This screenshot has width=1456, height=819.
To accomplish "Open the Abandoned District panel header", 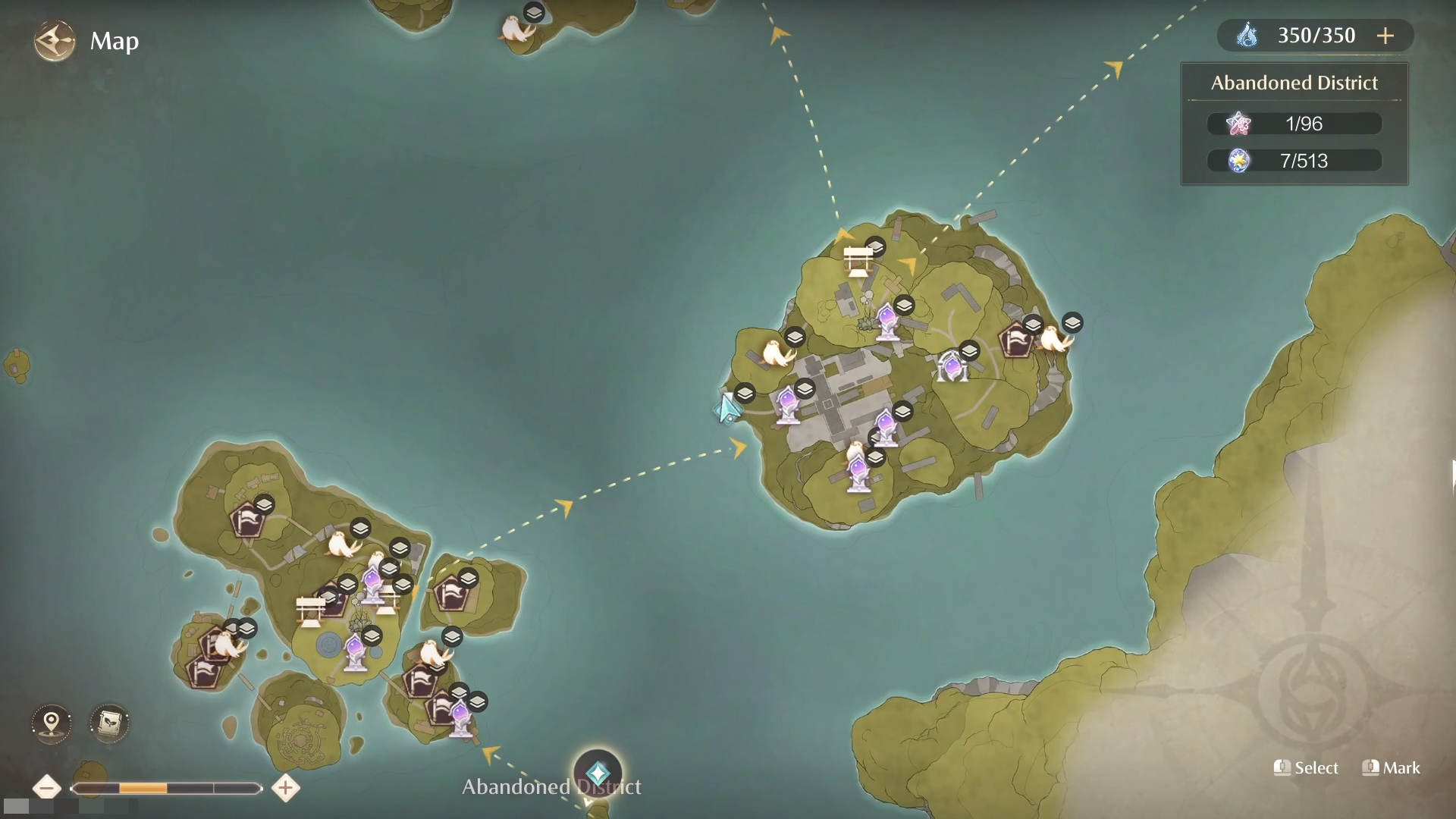I will click(1294, 83).
